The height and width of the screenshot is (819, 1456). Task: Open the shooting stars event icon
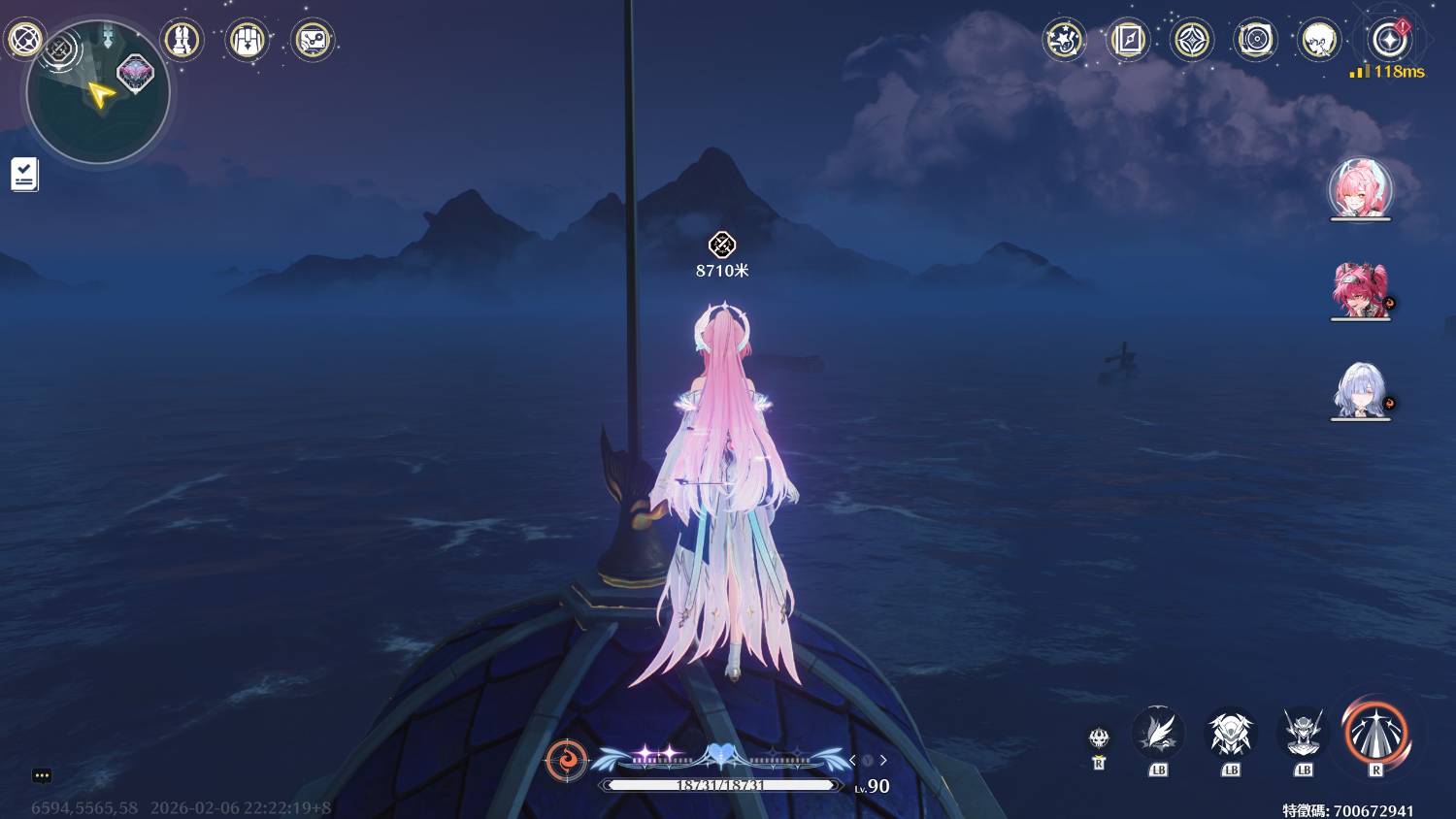tap(1064, 40)
